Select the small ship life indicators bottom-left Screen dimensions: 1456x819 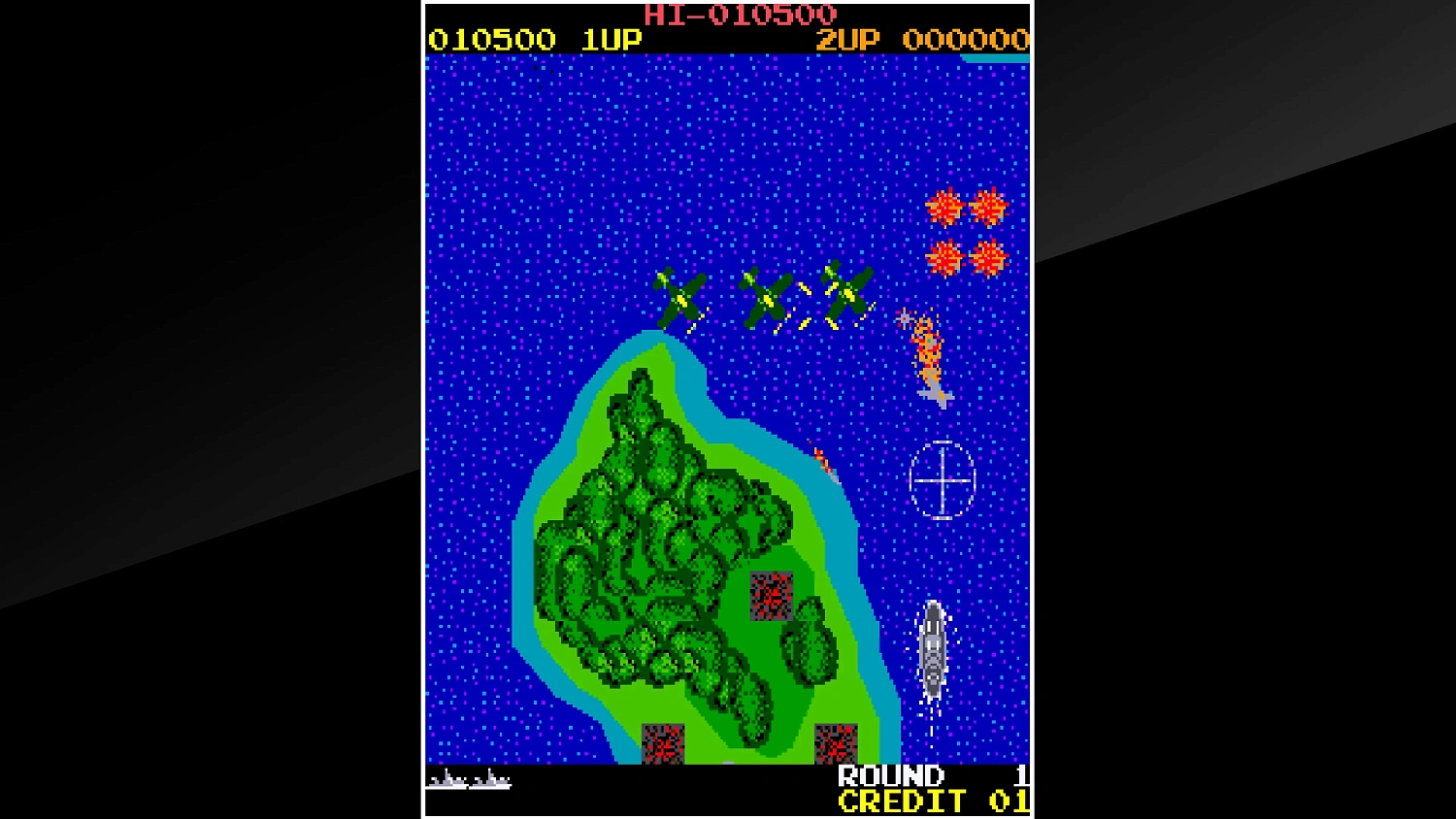click(471, 777)
